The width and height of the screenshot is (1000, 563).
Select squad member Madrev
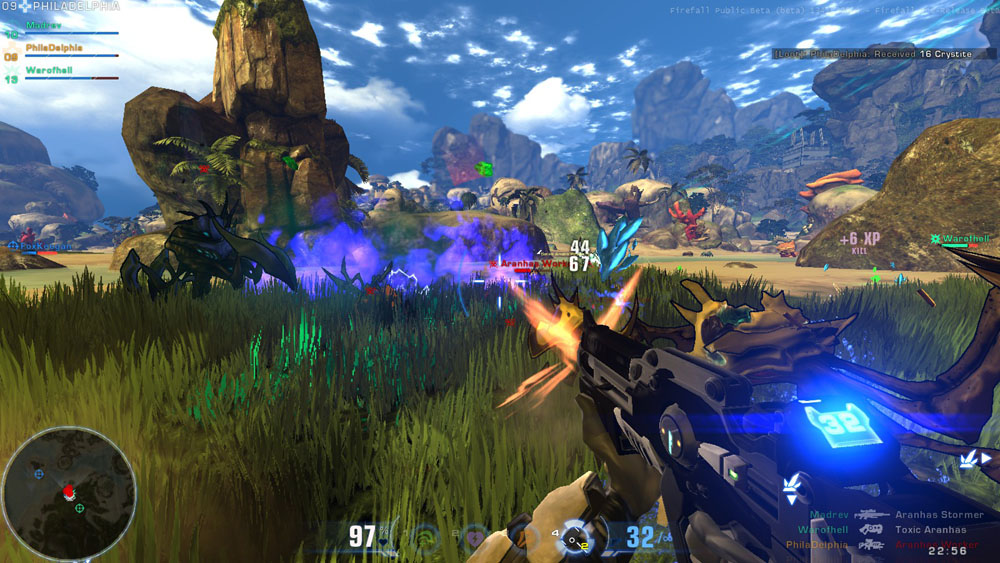coord(44,24)
